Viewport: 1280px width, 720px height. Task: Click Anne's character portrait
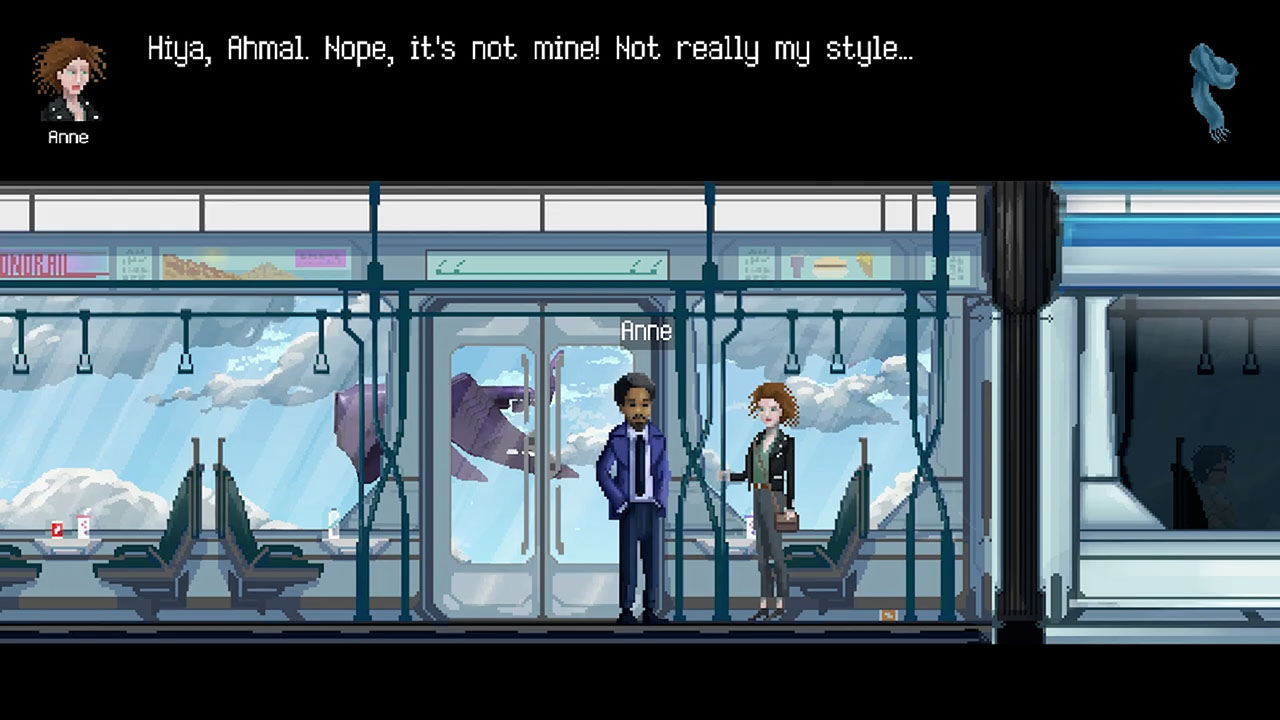[x=66, y=82]
